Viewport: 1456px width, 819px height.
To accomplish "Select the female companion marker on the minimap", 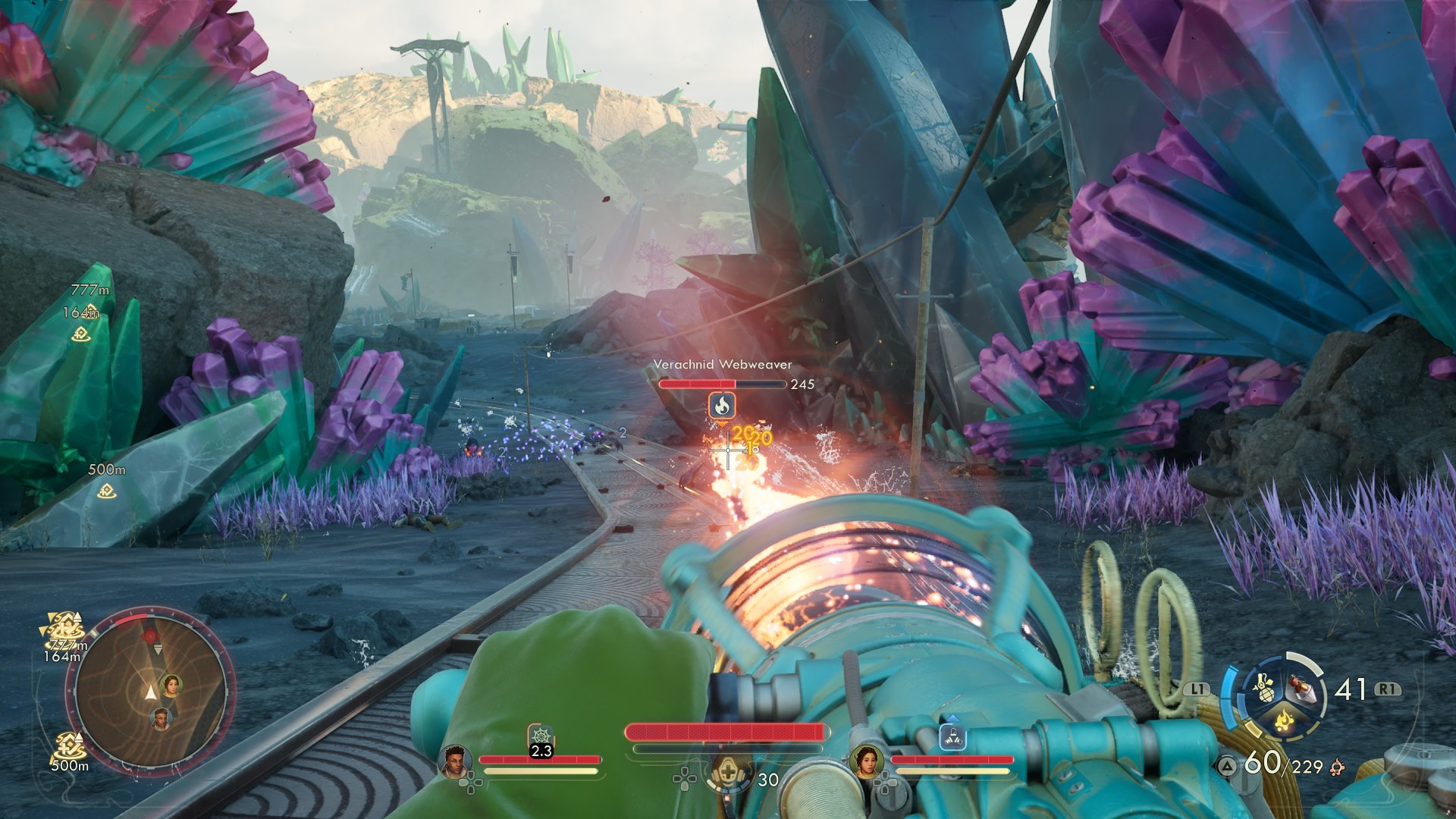I will 172,685.
